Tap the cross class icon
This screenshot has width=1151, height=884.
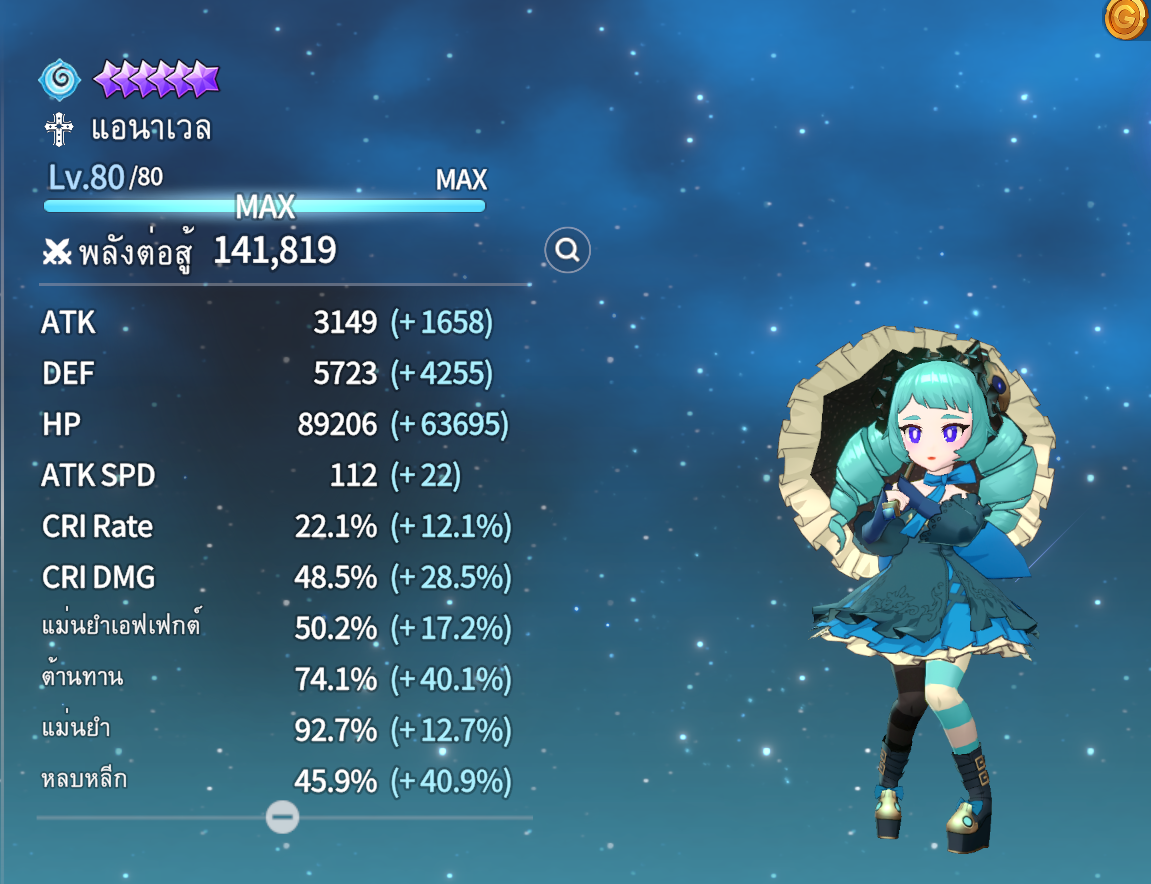(x=60, y=131)
